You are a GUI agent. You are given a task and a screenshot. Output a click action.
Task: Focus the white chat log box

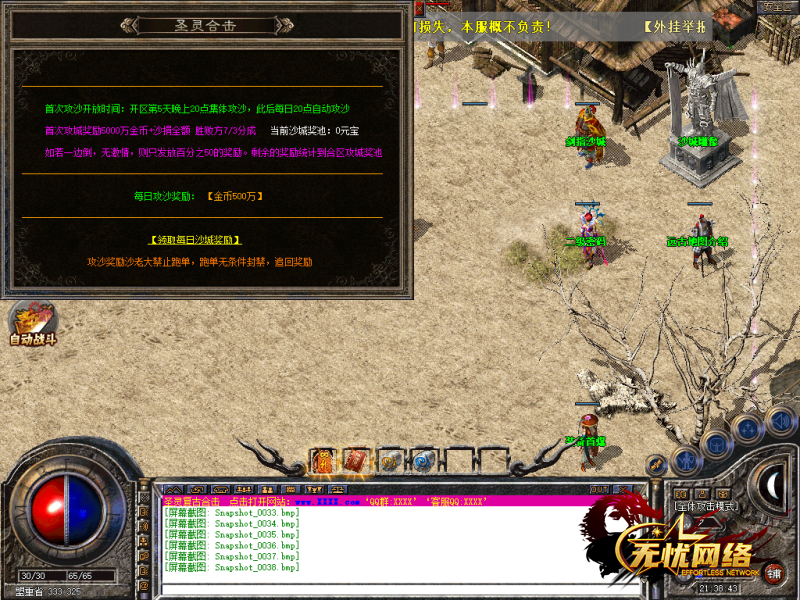tap(400, 545)
